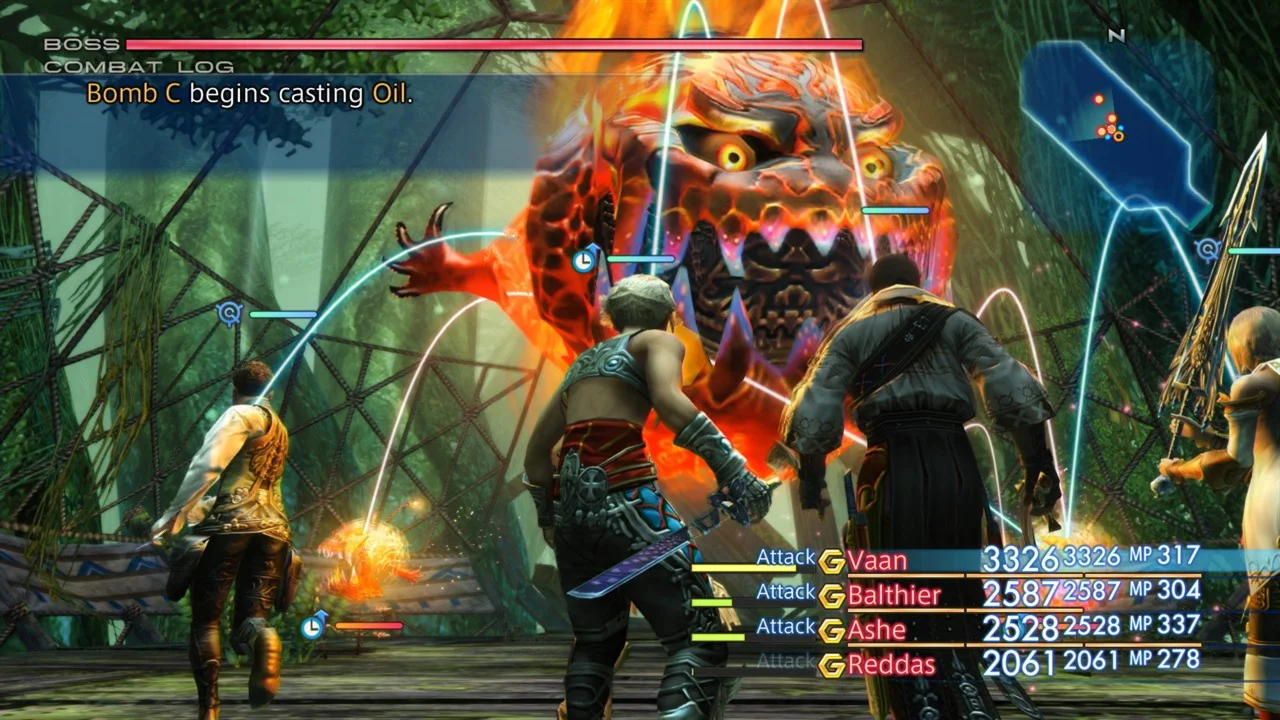Click Reddas's gambit G icon
The height and width of the screenshot is (720, 1280).
pos(831,664)
